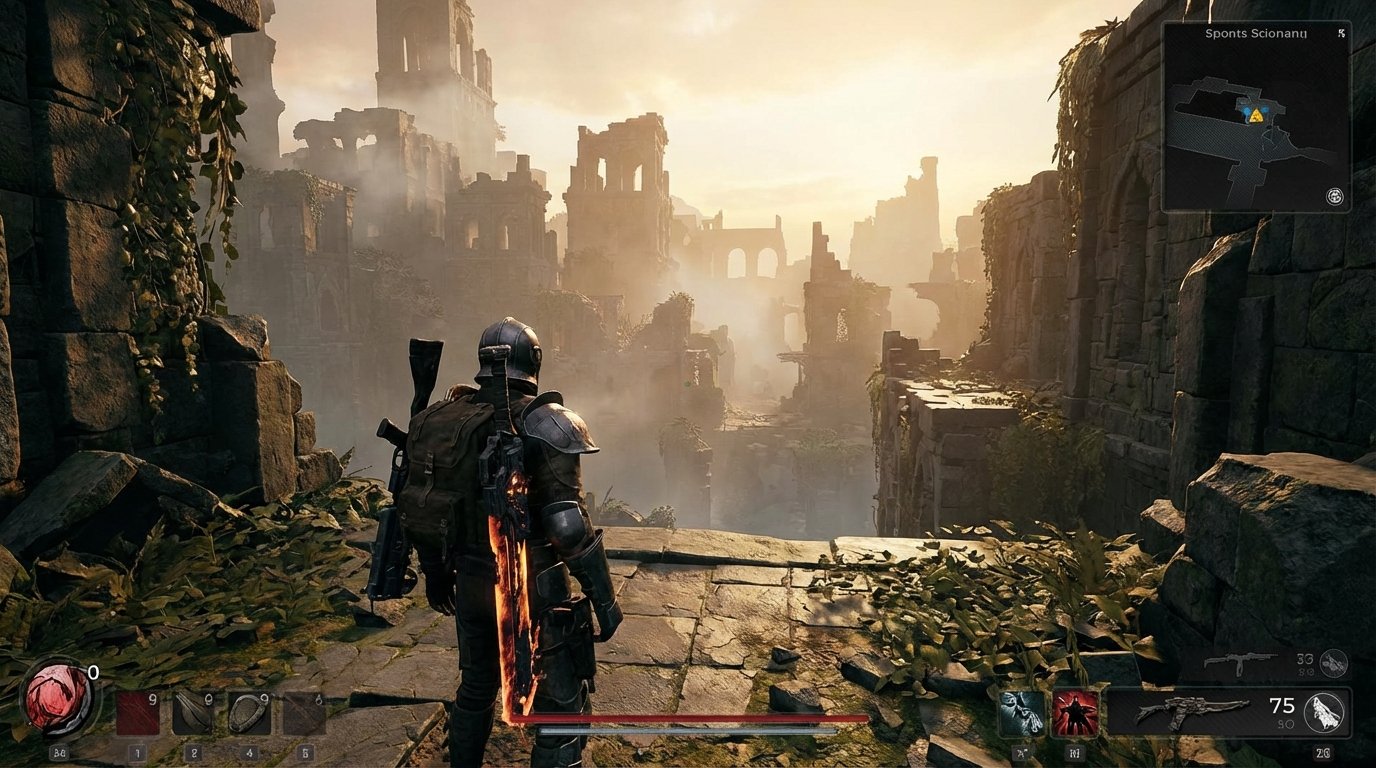Click the Sponts Scionanų location title

[x=1255, y=34]
